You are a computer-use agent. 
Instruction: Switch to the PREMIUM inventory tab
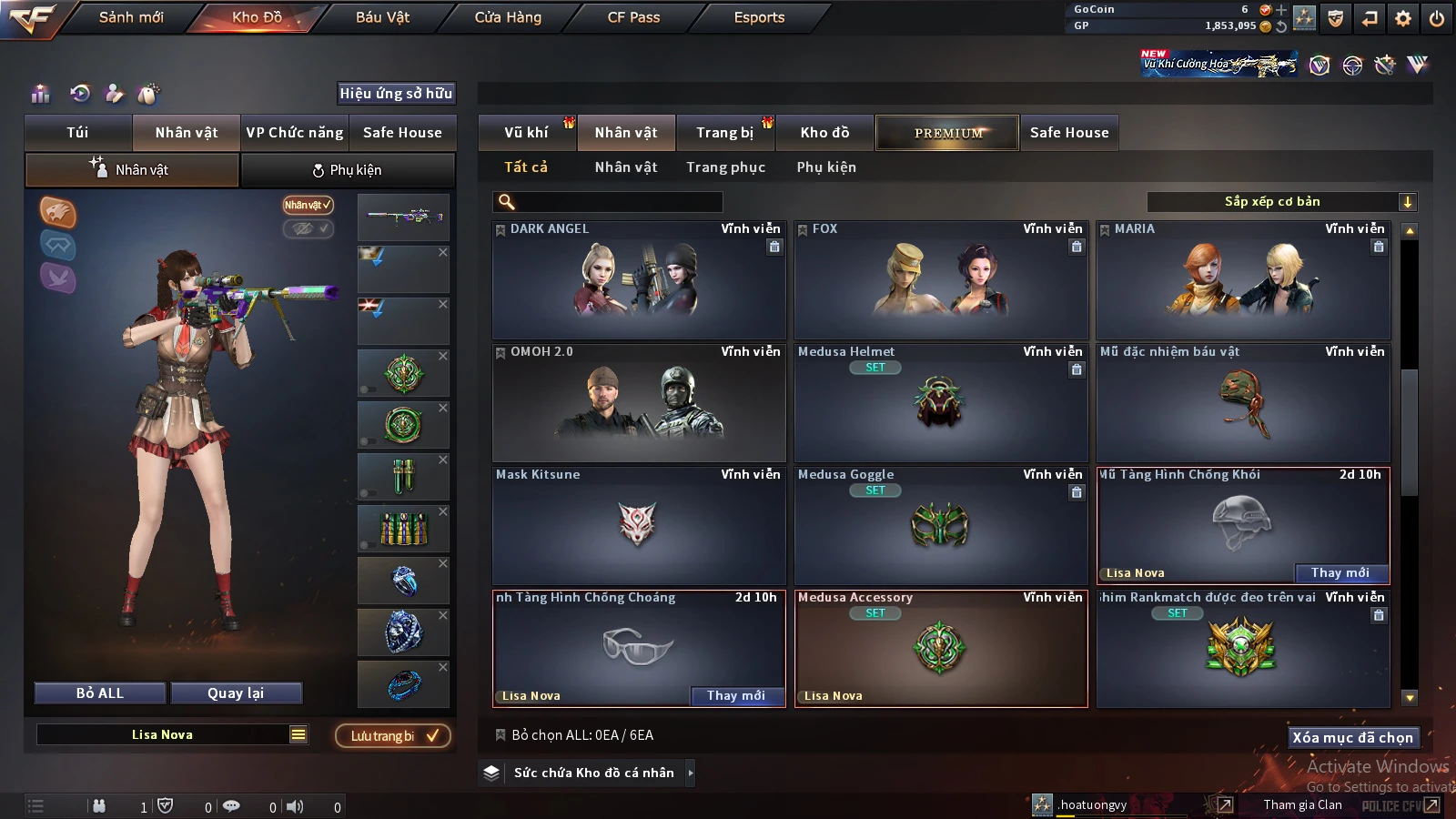click(947, 133)
